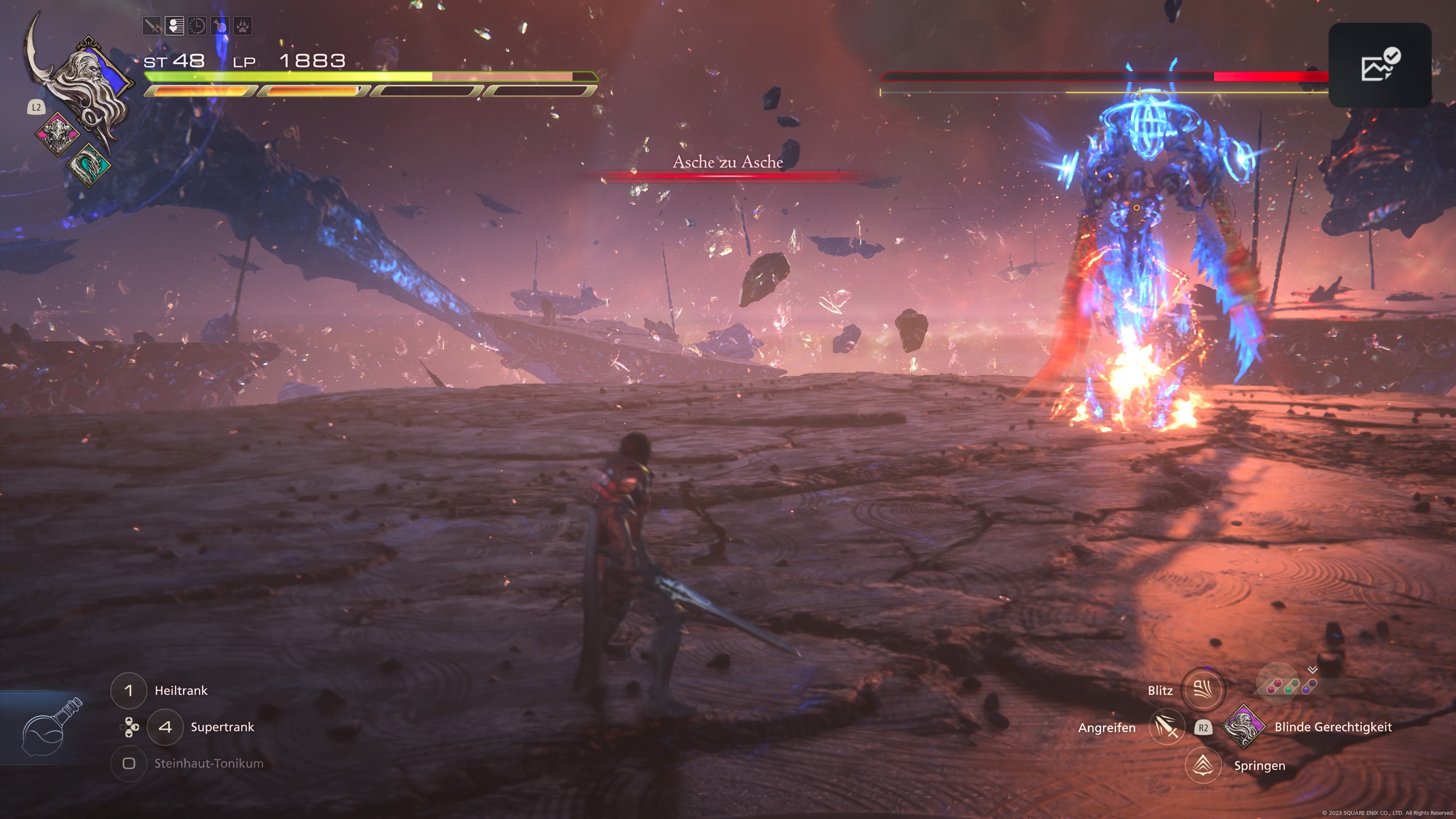Collapse the ability sets via the double chevron
Viewport: 1456px width, 819px height.
pos(1312,670)
